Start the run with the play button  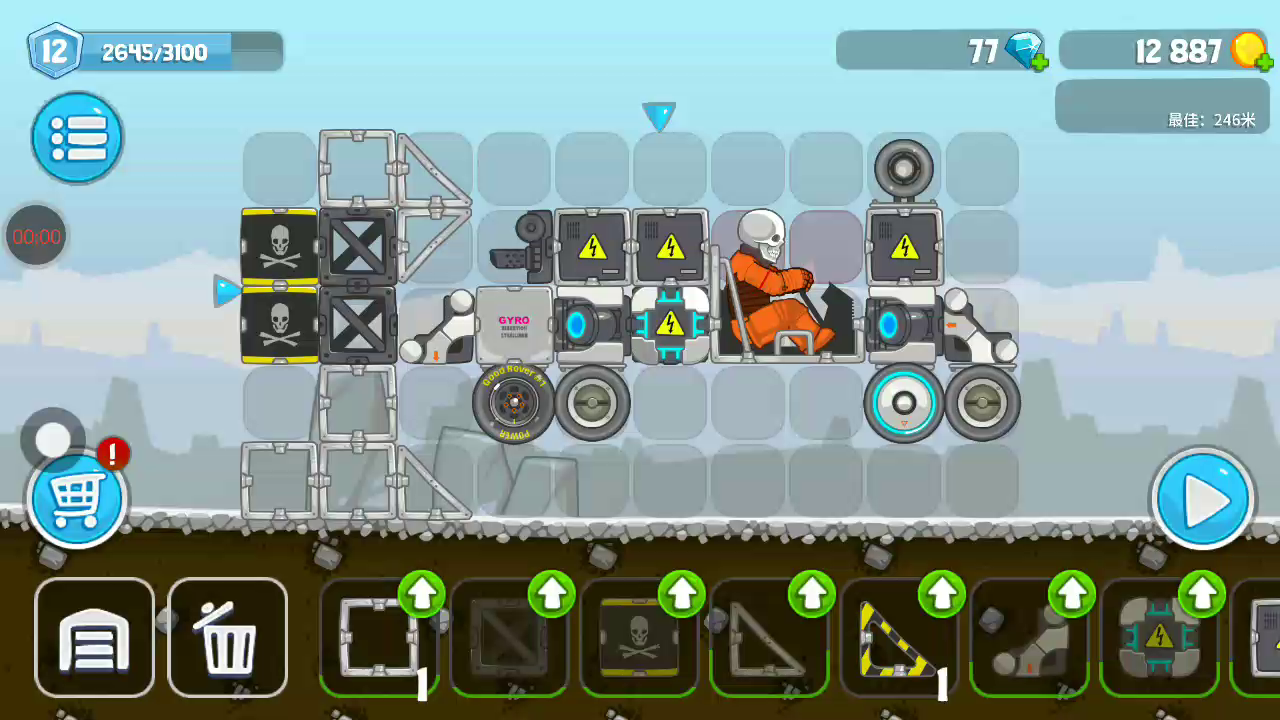pos(1202,499)
